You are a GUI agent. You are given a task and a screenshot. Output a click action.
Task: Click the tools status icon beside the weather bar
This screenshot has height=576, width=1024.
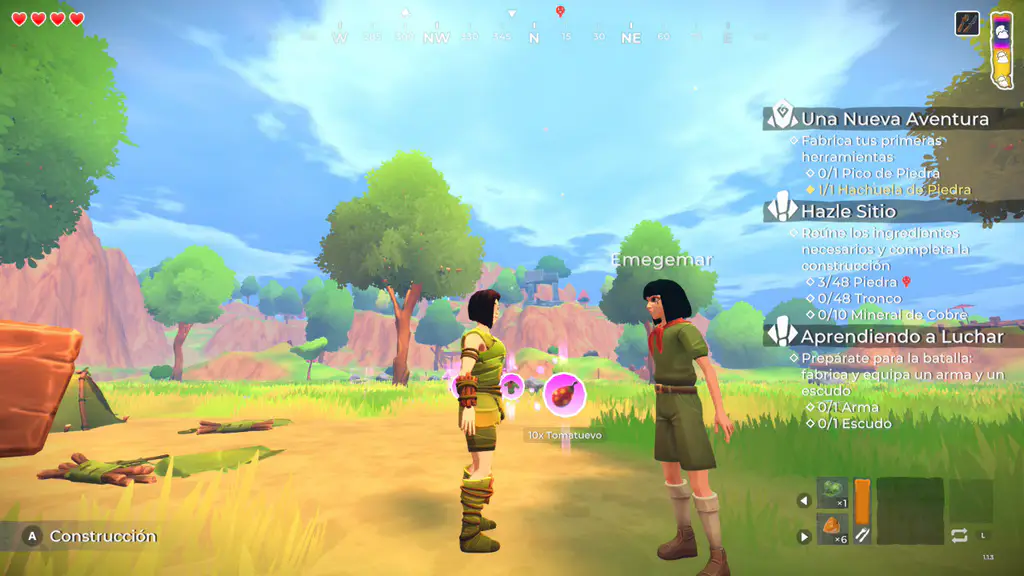point(967,23)
